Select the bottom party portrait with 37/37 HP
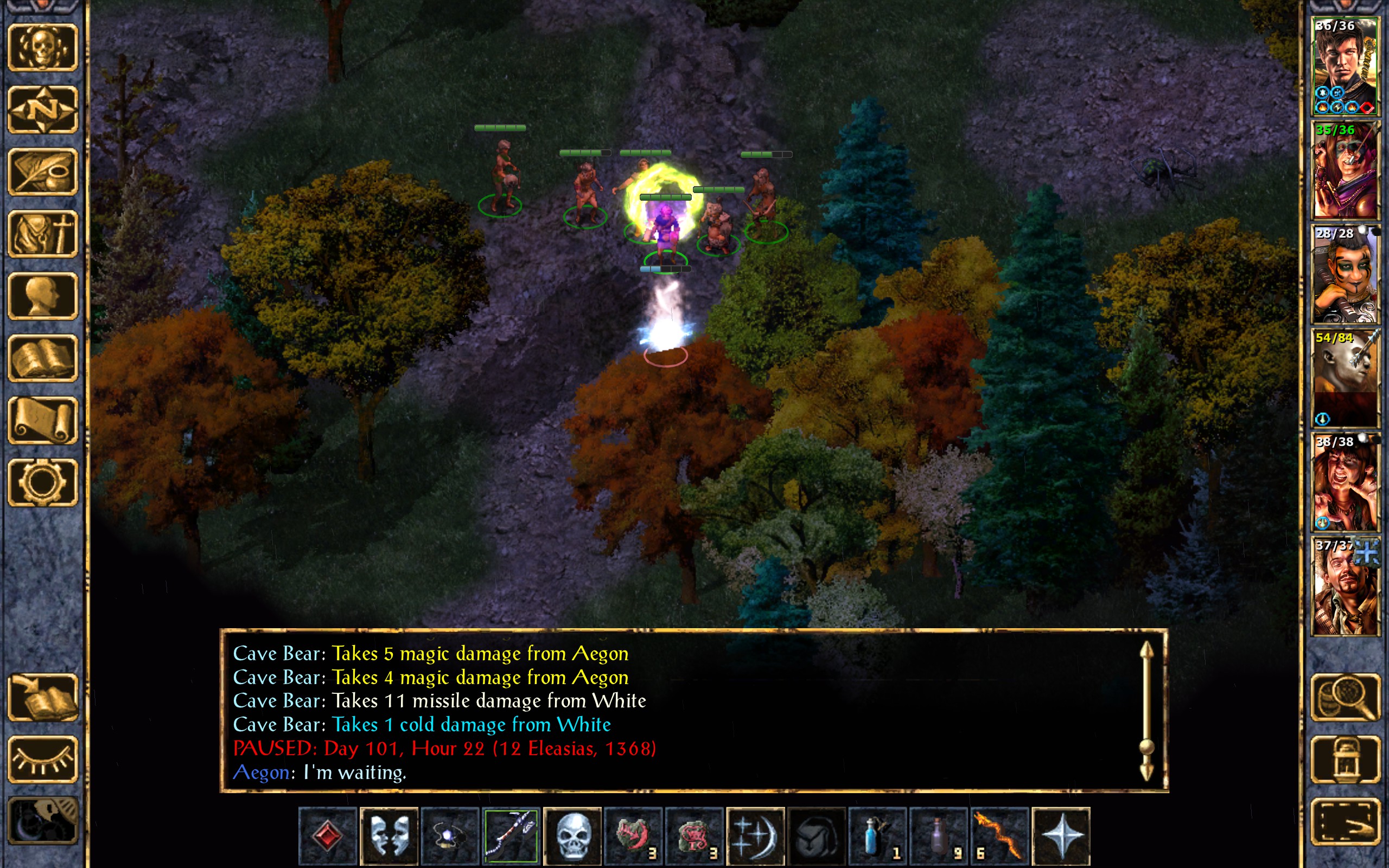The width and height of the screenshot is (1389, 868). point(1345,586)
